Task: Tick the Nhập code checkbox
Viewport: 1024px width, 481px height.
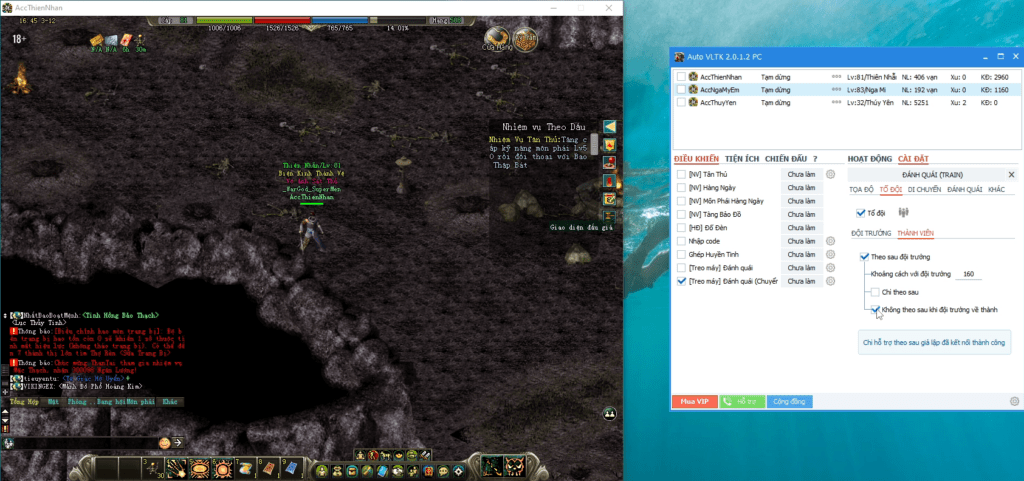Action: coord(681,241)
